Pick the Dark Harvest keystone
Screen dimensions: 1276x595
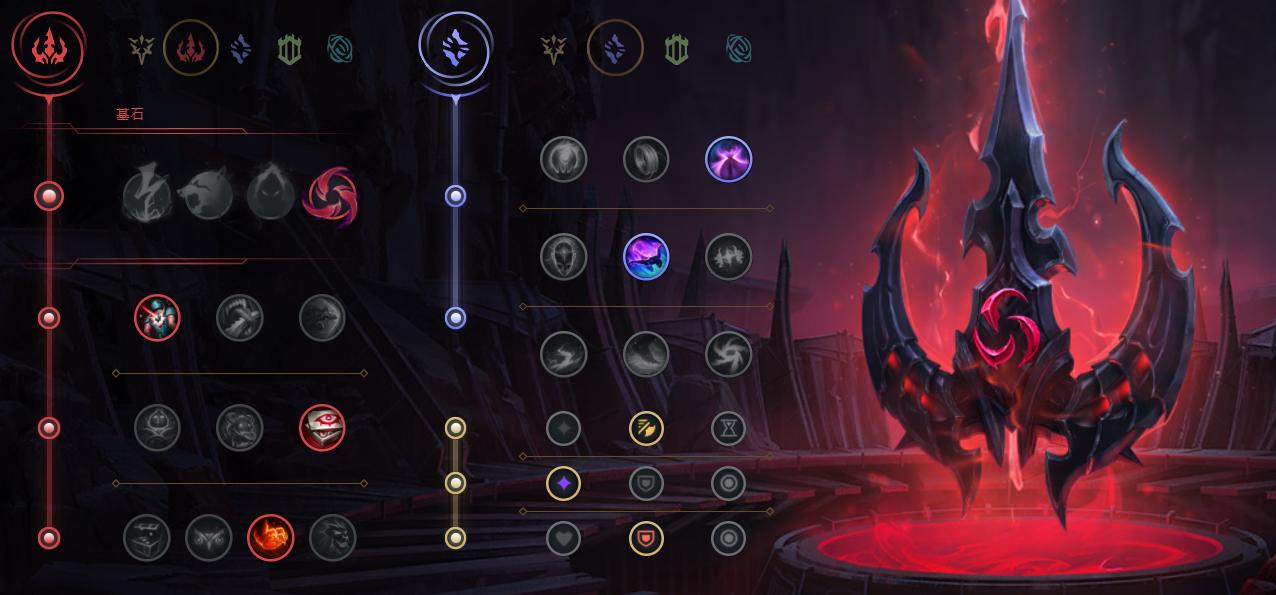click(270, 195)
